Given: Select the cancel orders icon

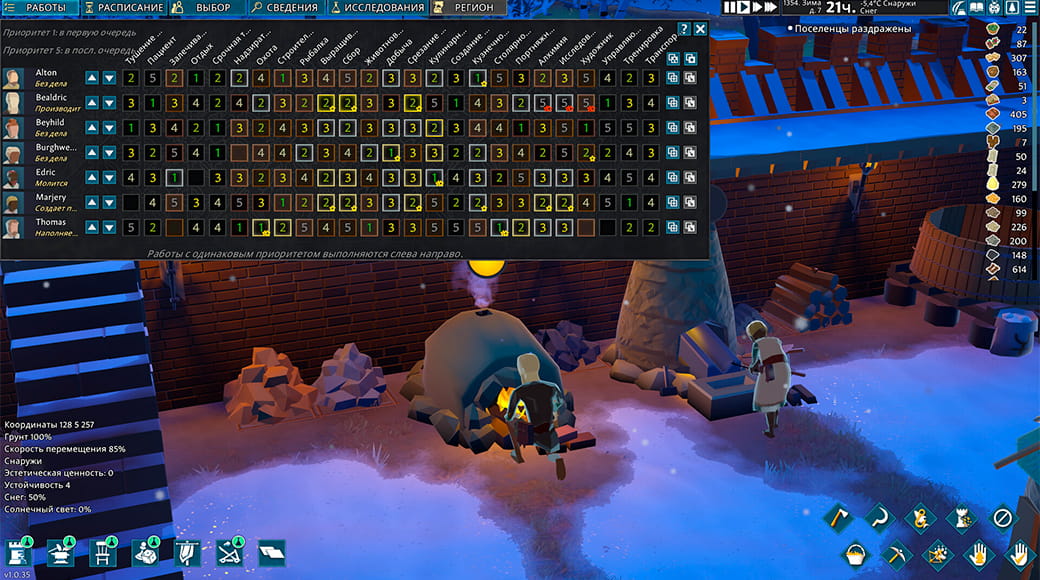Looking at the screenshot, I should tap(1003, 518).
